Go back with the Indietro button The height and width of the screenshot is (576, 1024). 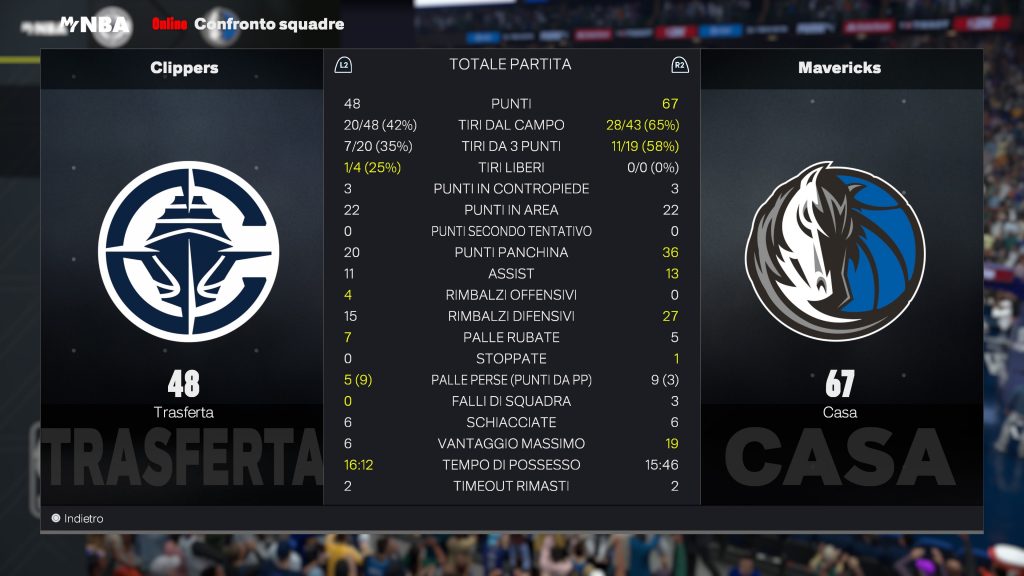coord(77,519)
